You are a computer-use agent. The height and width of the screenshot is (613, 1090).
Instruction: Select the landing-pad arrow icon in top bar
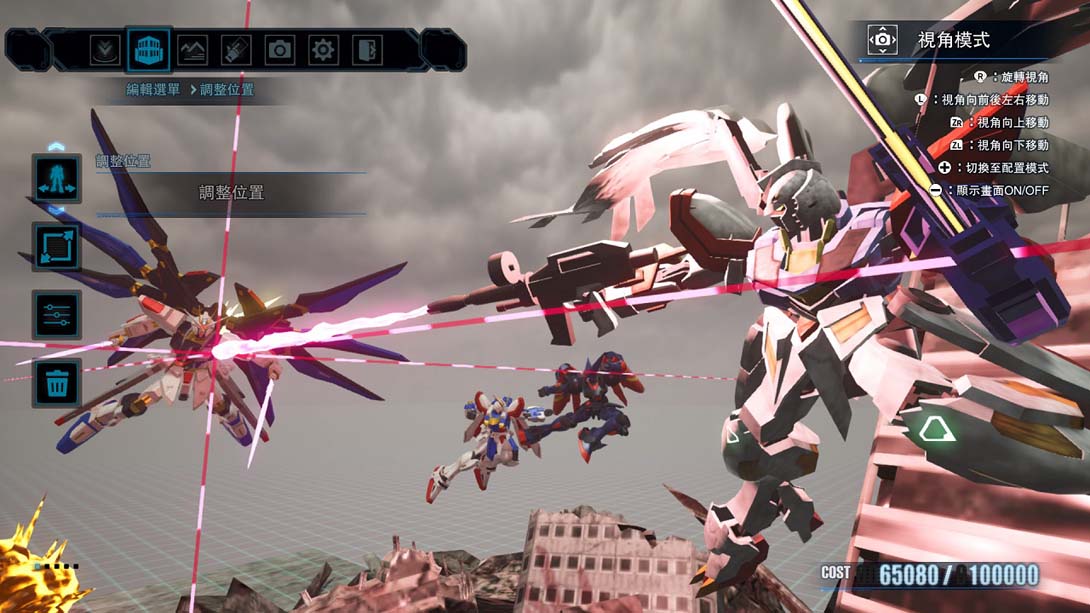click(104, 49)
